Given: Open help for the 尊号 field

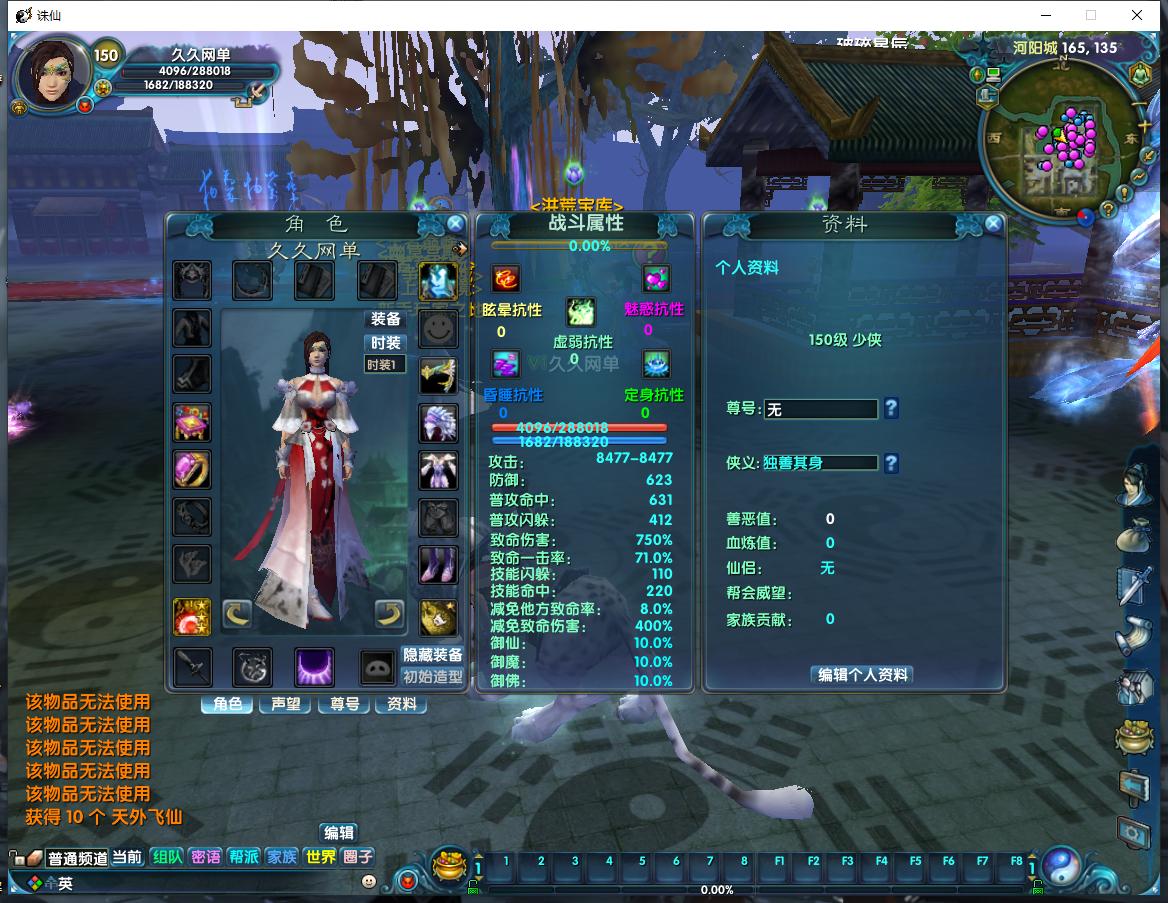Looking at the screenshot, I should click(891, 408).
